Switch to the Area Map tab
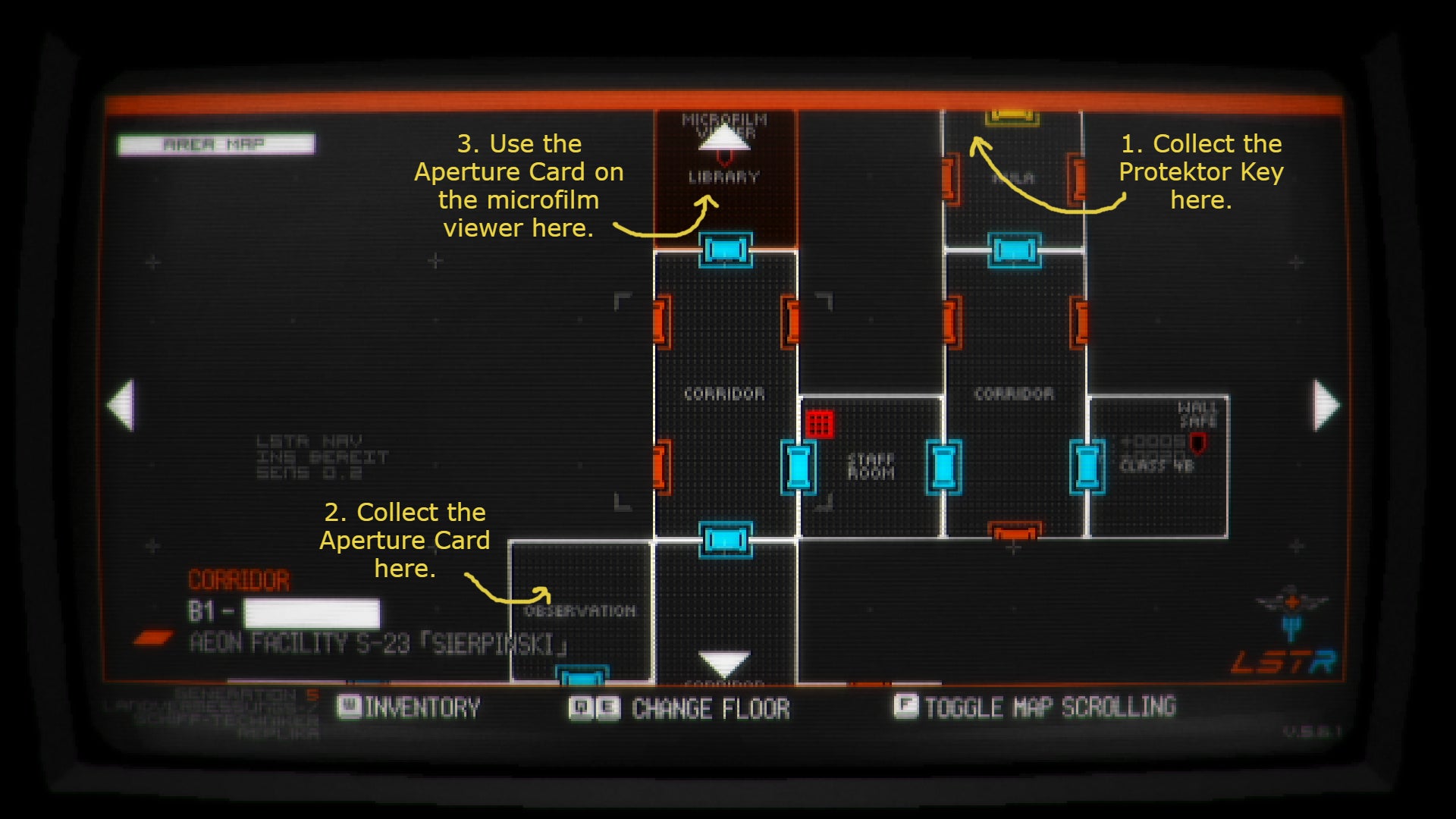This screenshot has width=1456, height=819. pyautogui.click(x=216, y=144)
